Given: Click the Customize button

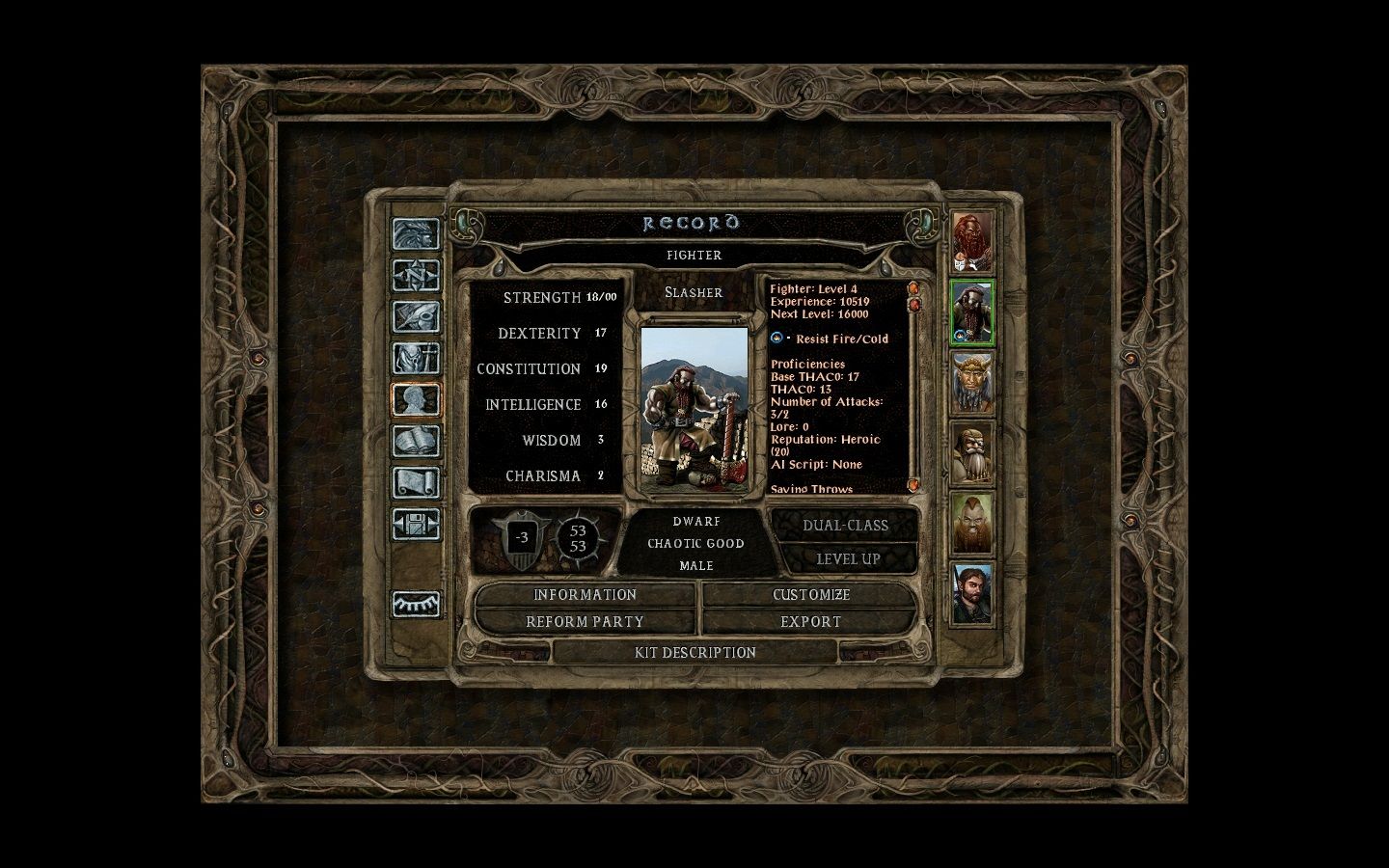Looking at the screenshot, I should click(810, 595).
